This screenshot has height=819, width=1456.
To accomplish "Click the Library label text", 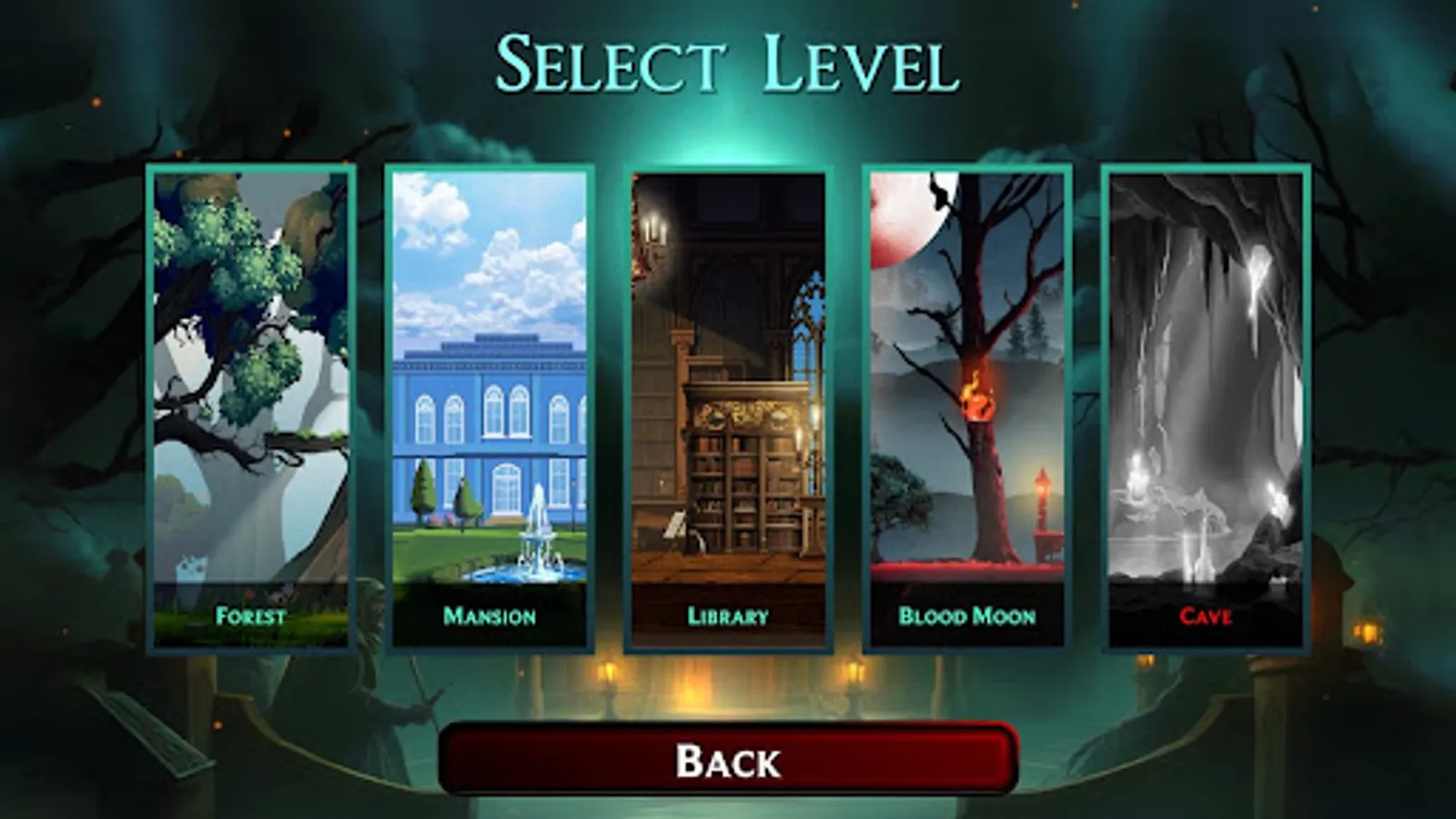I will [x=728, y=616].
